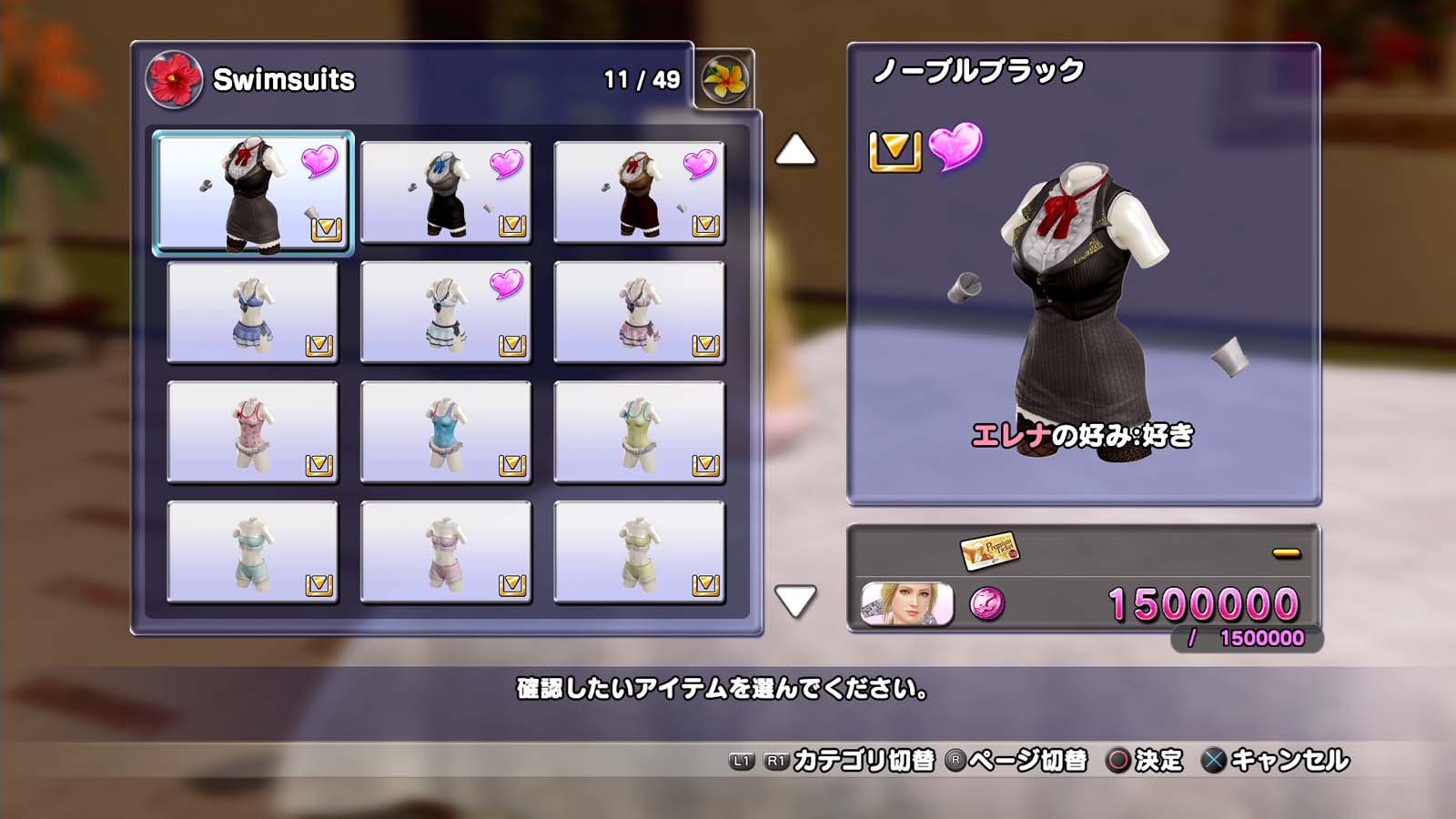Select the blue one-piece swimsuit
Image resolution: width=1456 pixels, height=819 pixels.
point(446,432)
